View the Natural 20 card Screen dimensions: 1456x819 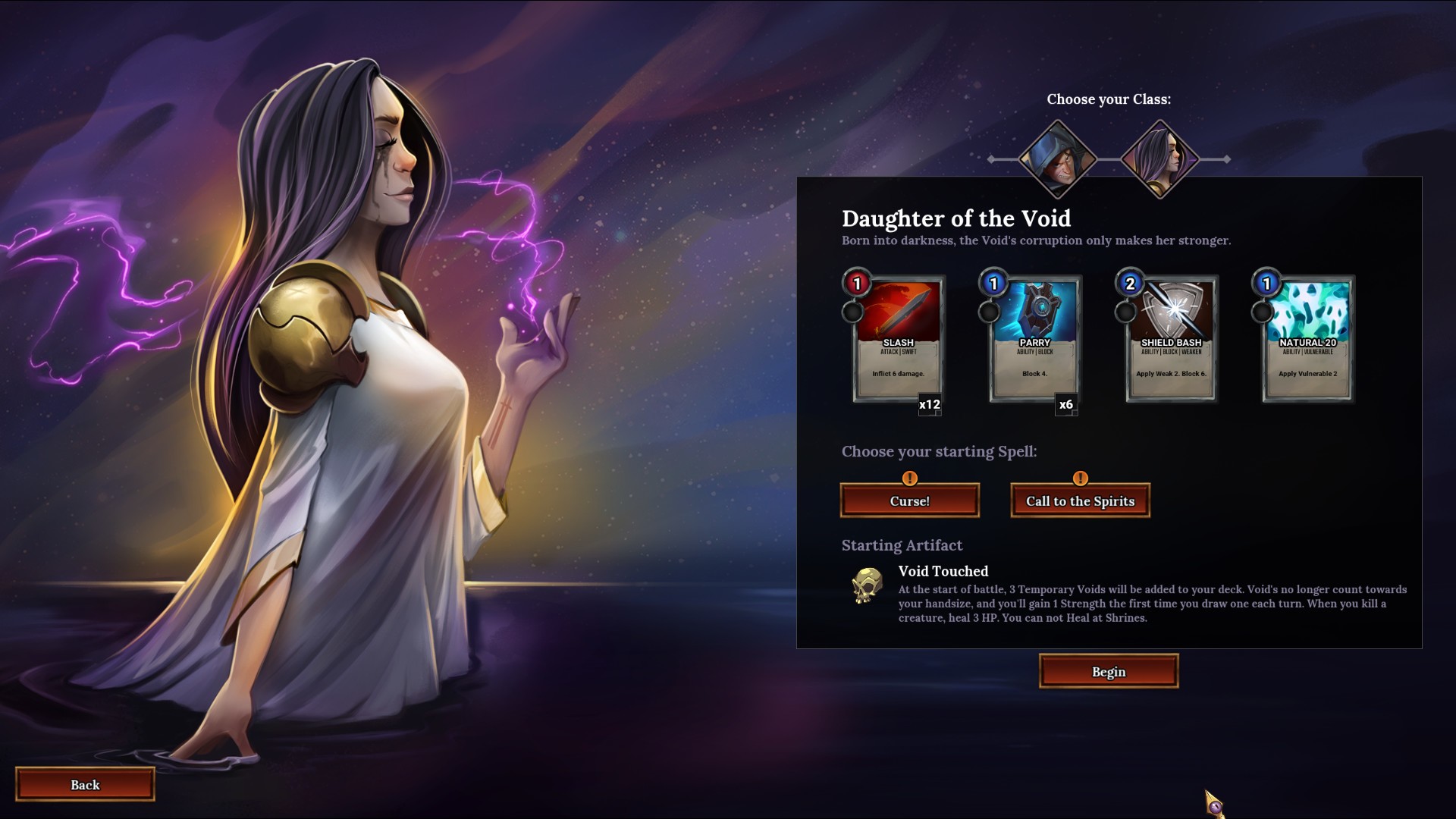[x=1307, y=340]
